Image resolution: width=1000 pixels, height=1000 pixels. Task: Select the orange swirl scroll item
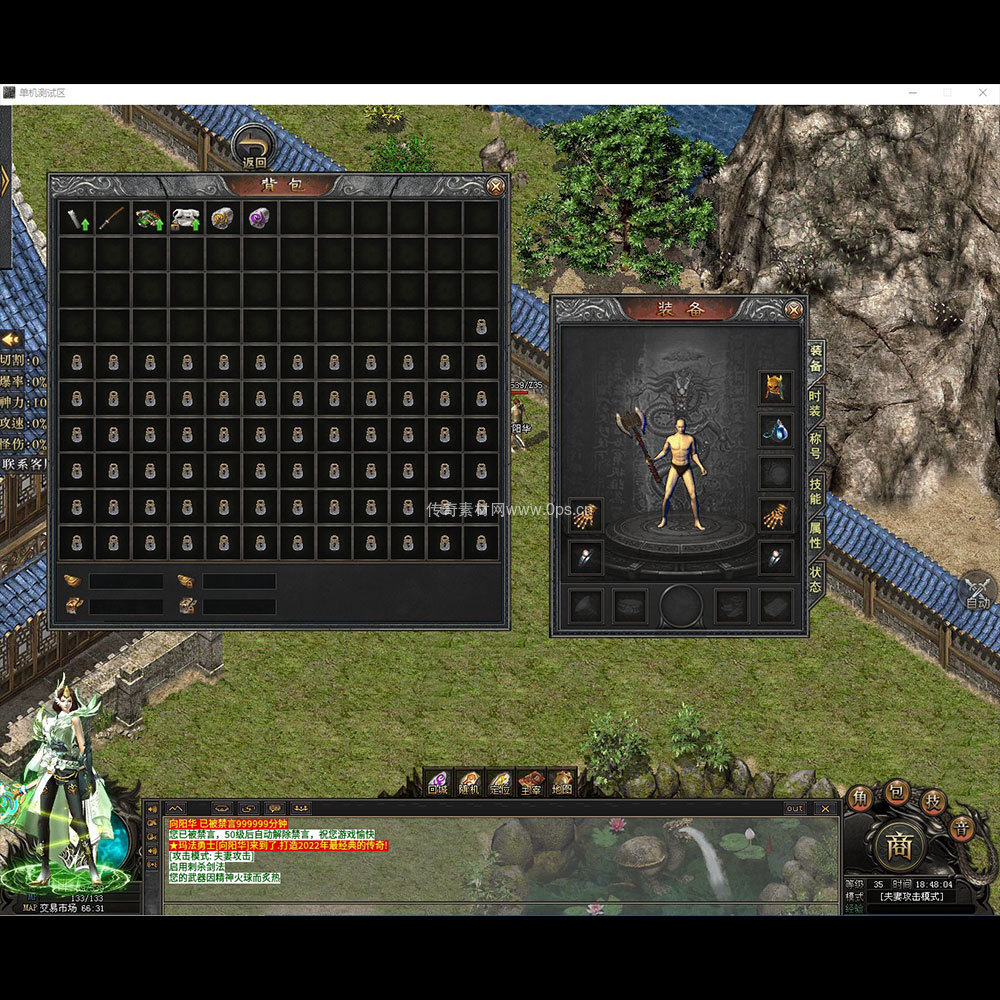(x=223, y=219)
